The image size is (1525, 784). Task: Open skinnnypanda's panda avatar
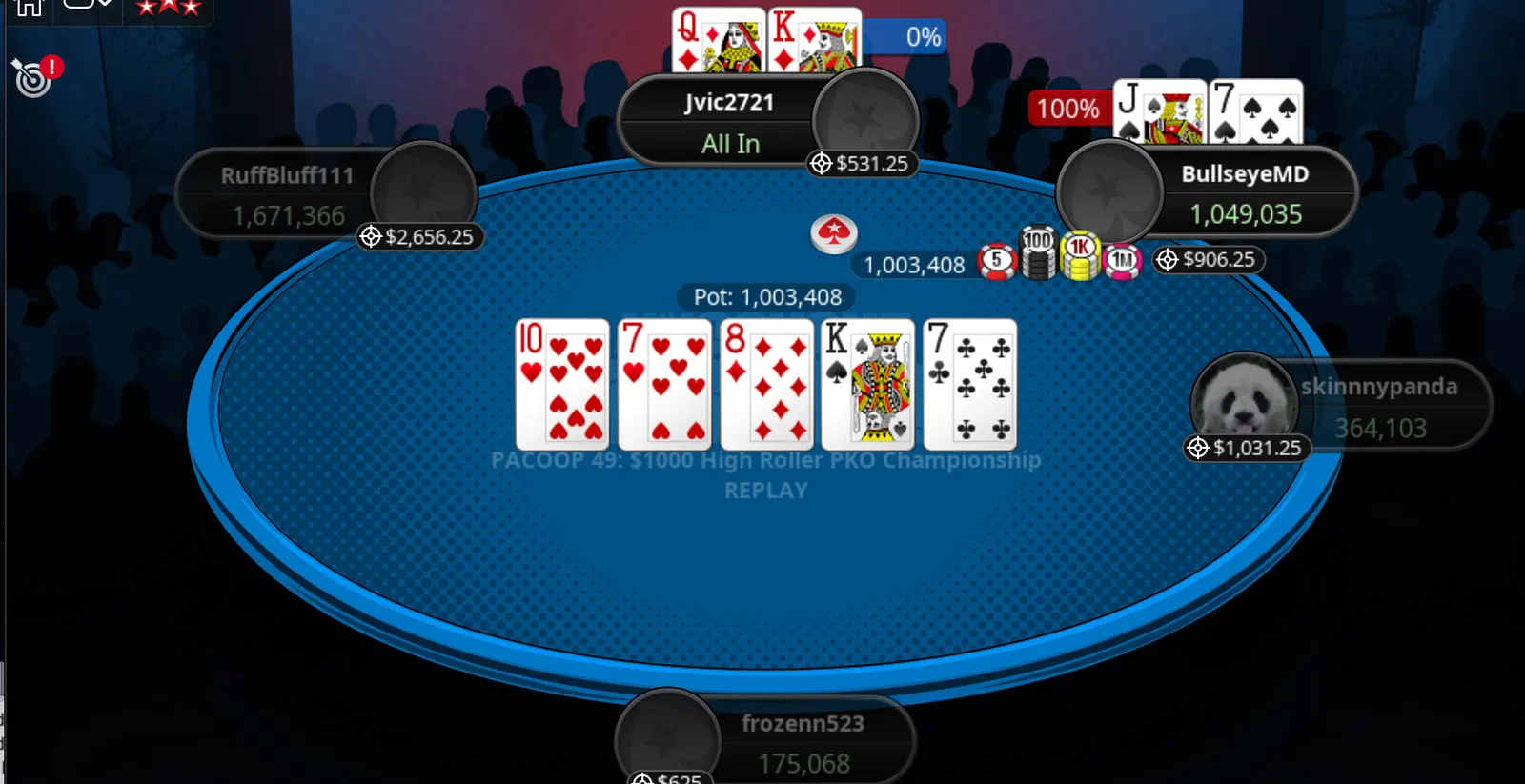1243,399
